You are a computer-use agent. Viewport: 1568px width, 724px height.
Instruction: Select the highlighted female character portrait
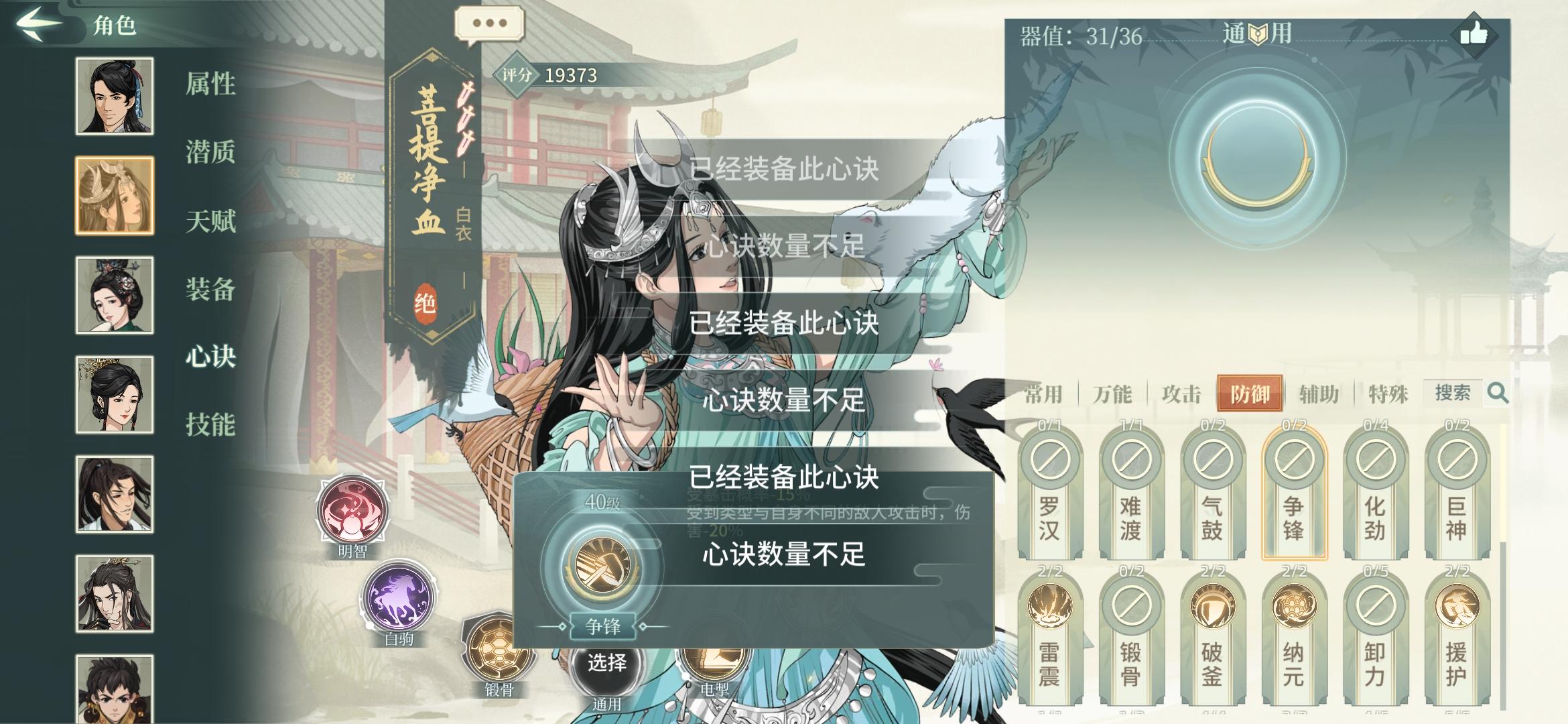click(114, 193)
